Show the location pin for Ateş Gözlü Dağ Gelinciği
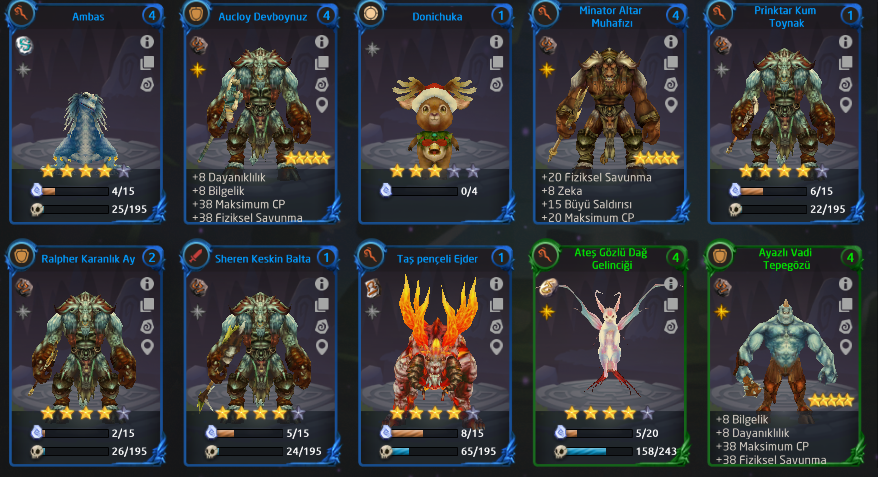 (670, 347)
